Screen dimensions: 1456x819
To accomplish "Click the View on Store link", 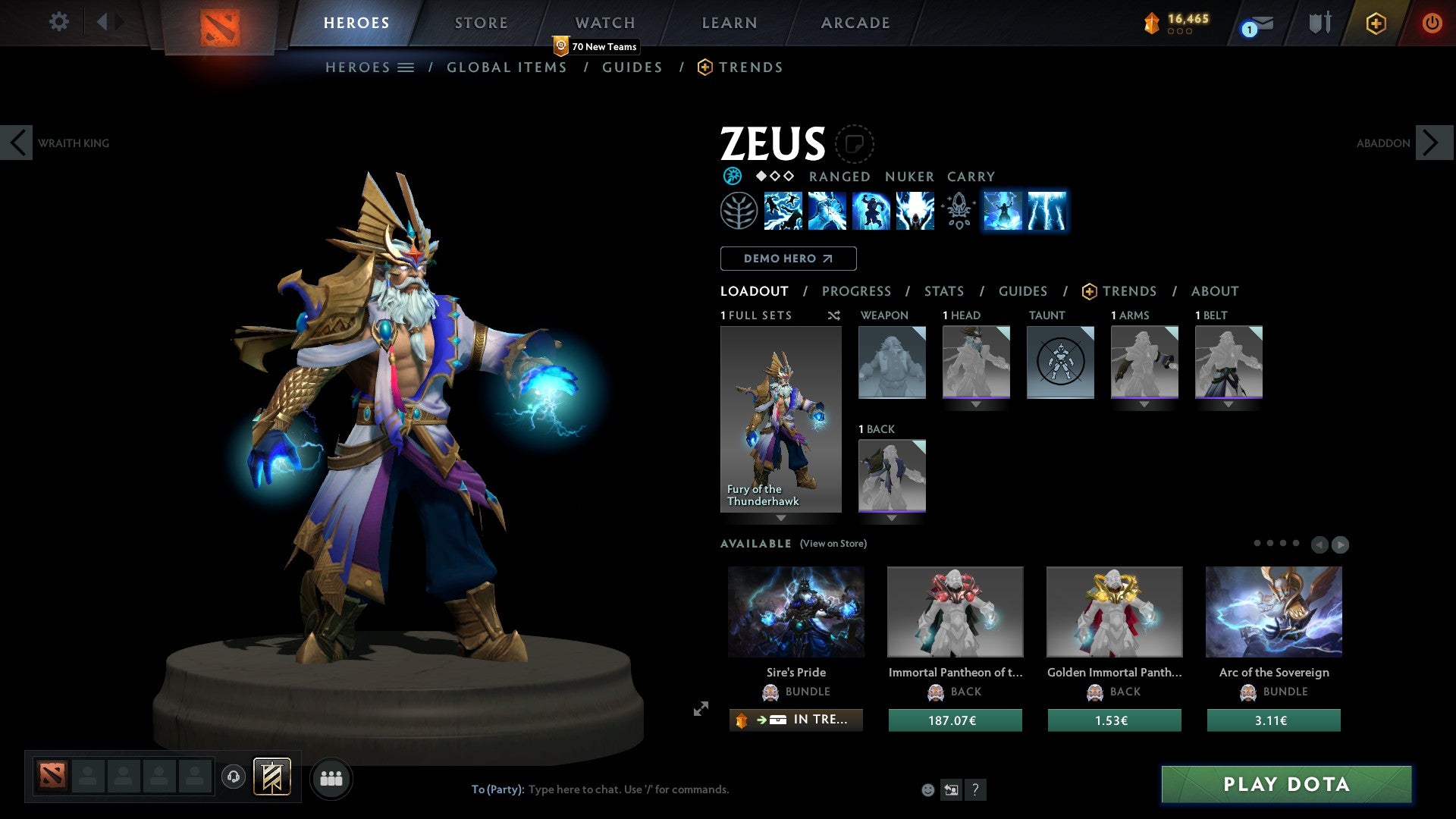I will 833,544.
